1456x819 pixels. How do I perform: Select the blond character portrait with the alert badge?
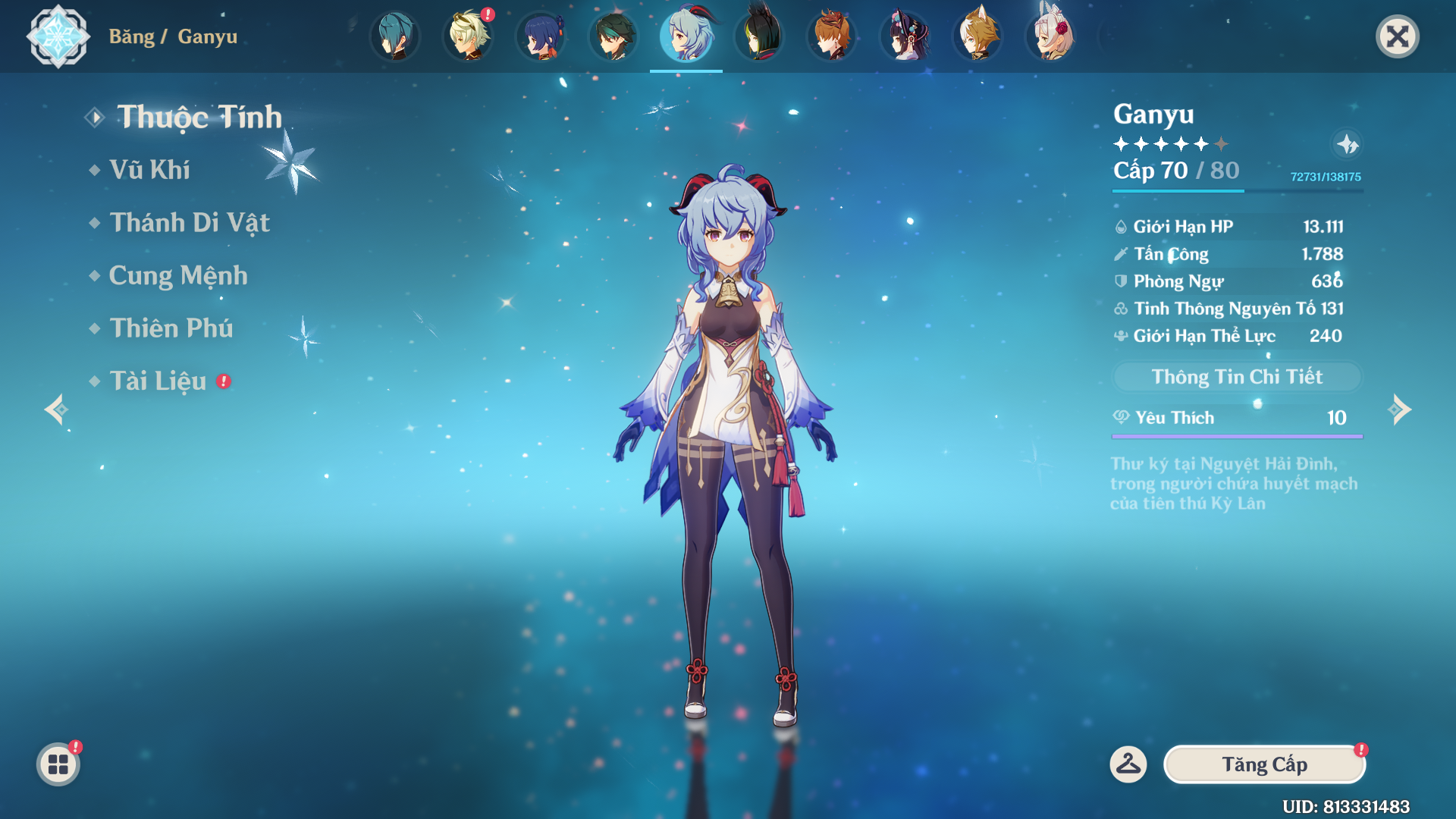click(x=468, y=36)
